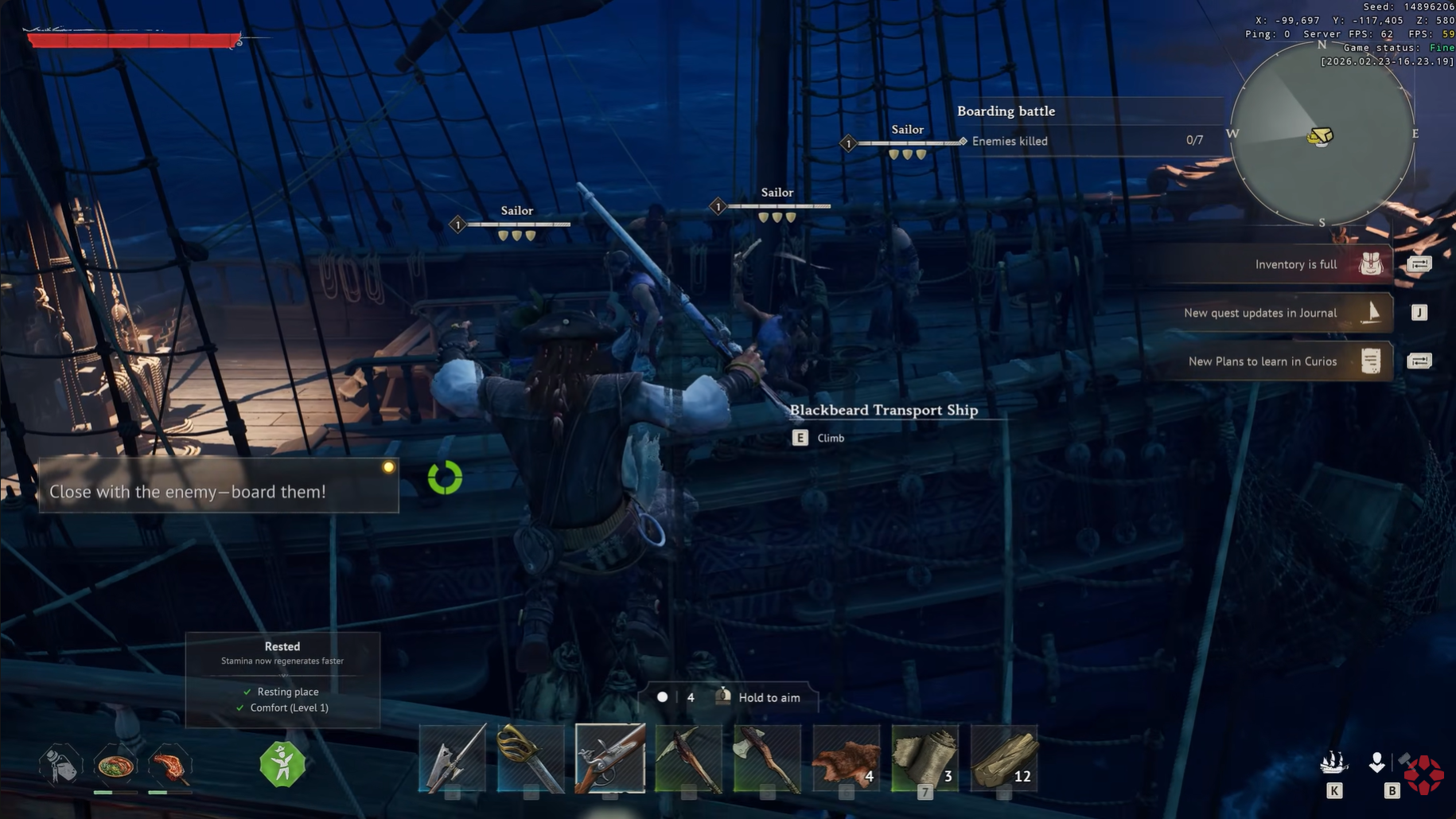This screenshot has height=819, width=1456.
Task: Select the flintlock musket hotbar slot
Action: [610, 759]
